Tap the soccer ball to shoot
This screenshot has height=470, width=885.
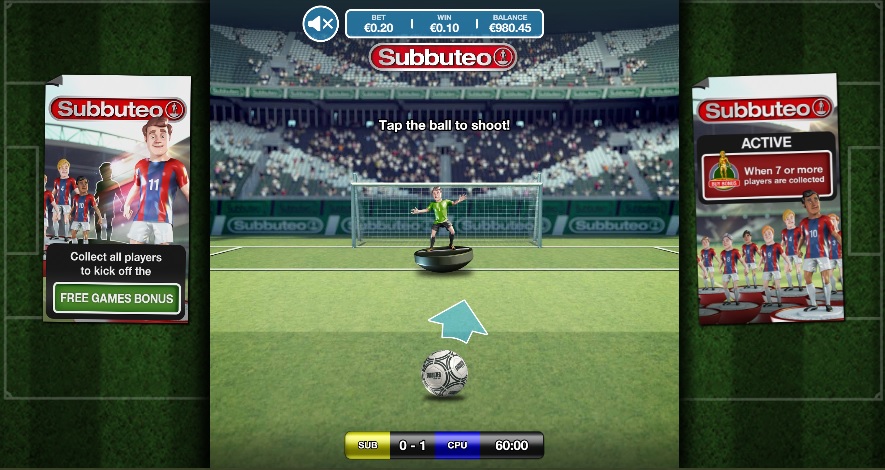[444, 373]
